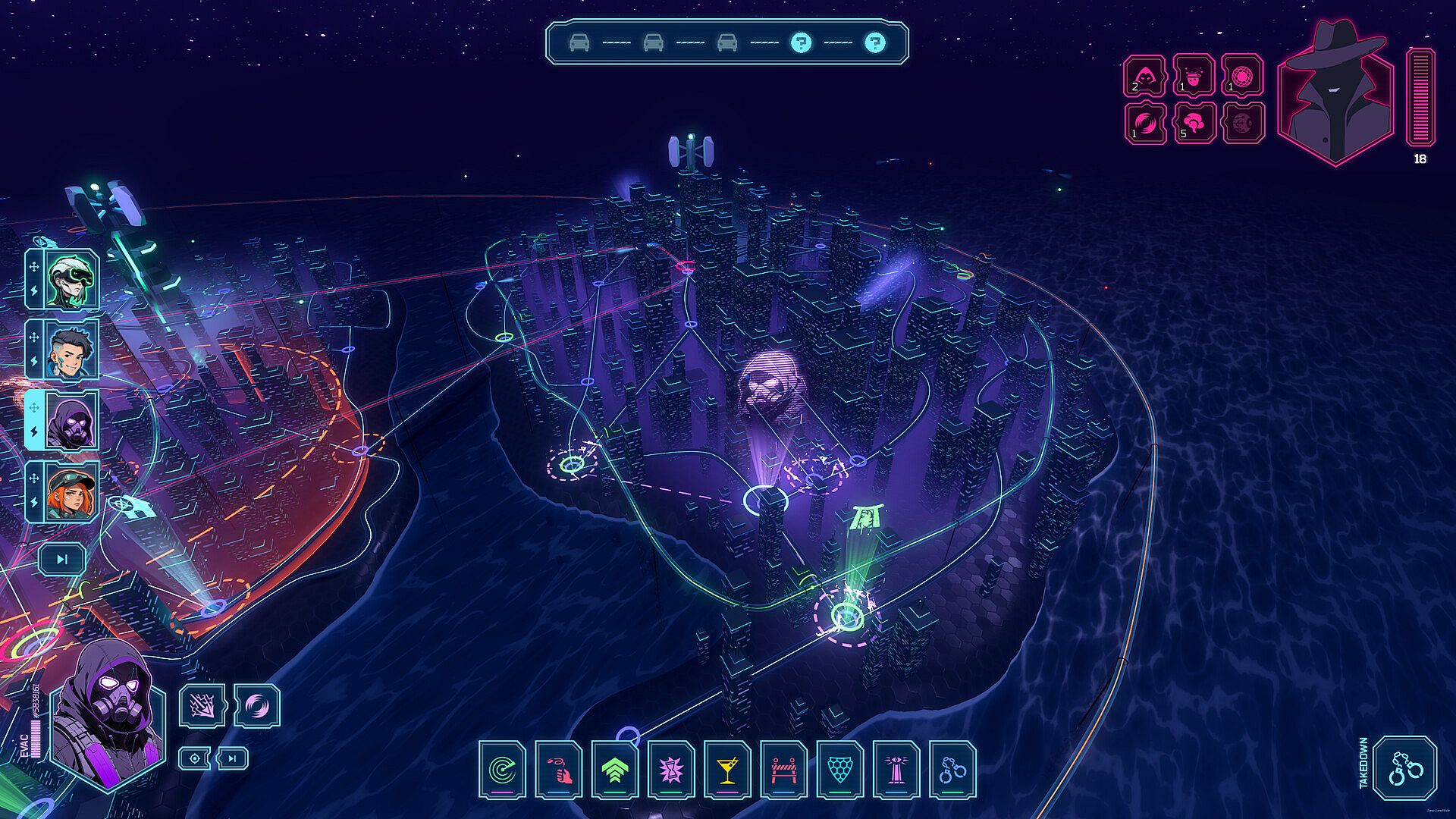Use the red hand-throwing ability card
The height and width of the screenshot is (819, 1456).
559,770
